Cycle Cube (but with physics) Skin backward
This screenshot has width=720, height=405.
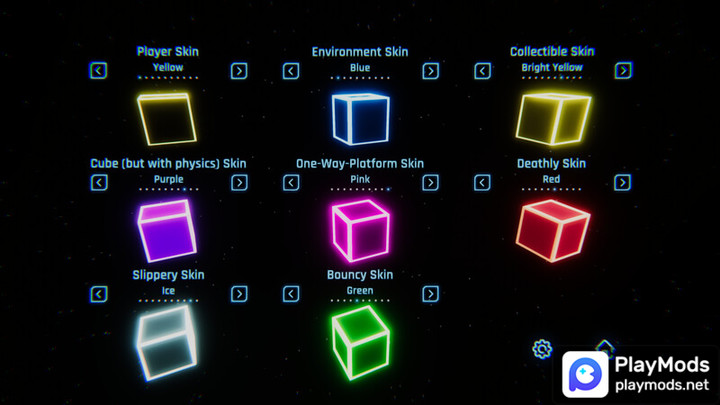(x=99, y=182)
